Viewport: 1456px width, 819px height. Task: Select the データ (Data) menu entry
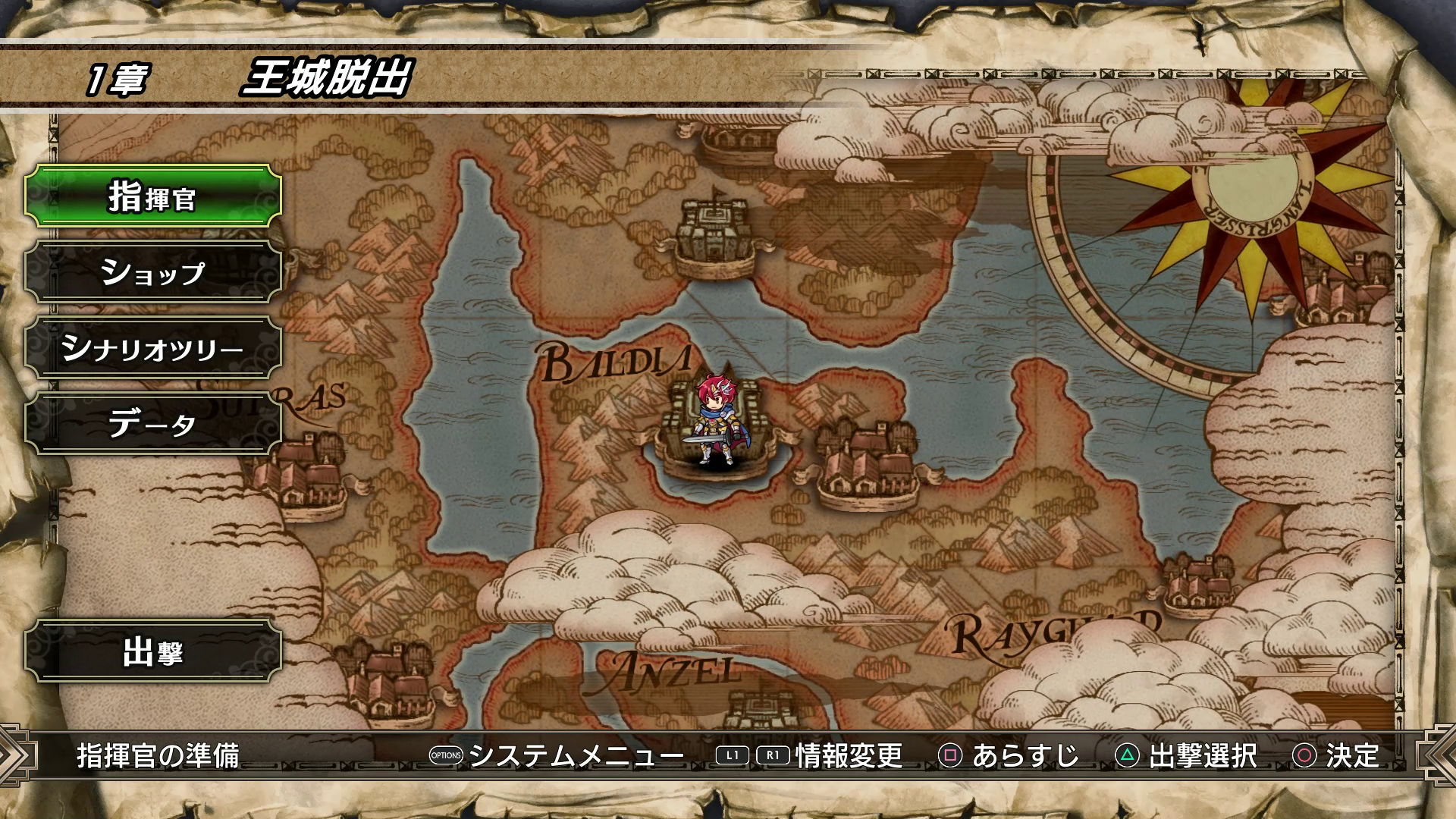[x=153, y=423]
